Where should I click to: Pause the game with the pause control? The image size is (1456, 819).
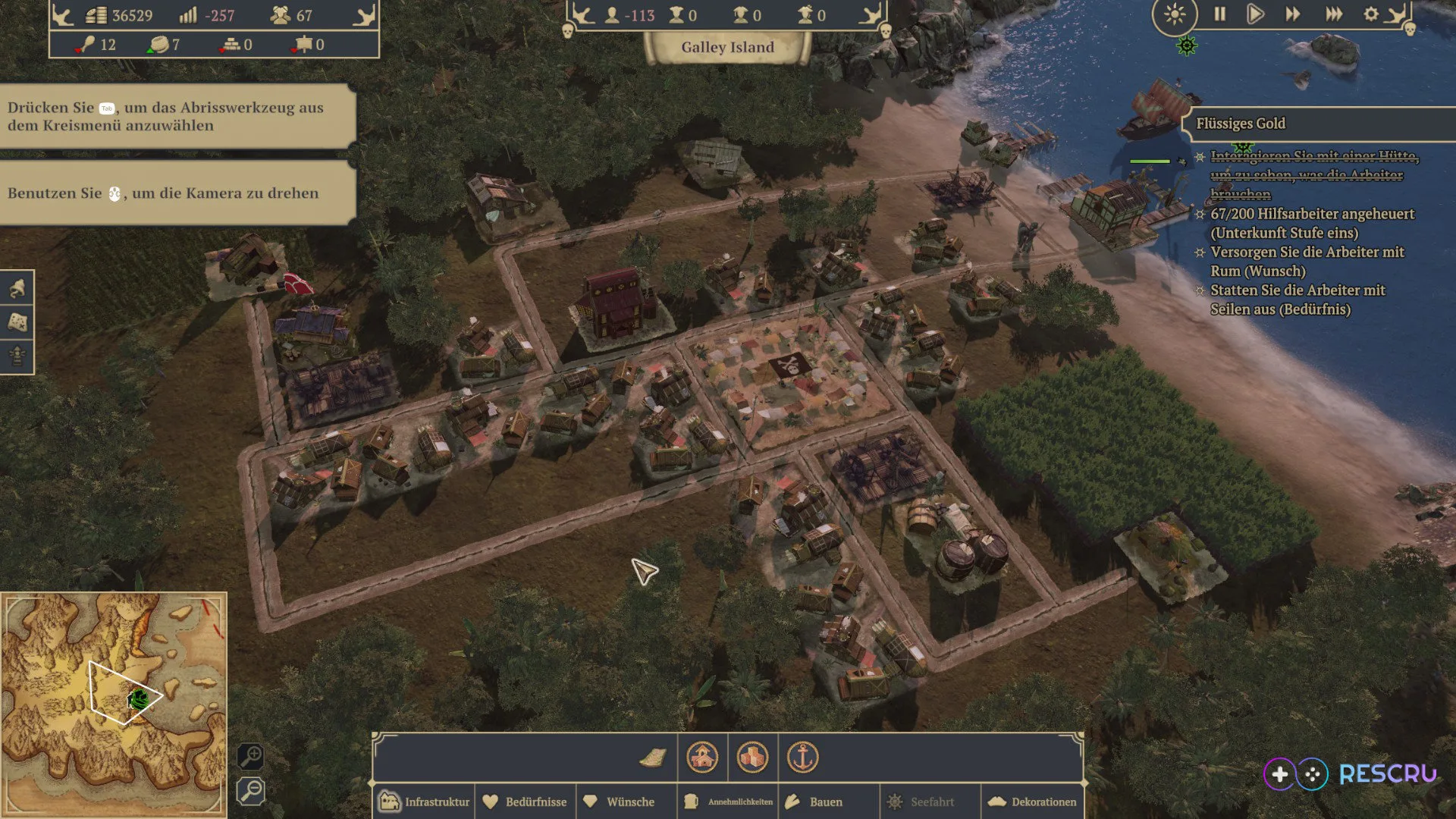point(1220,14)
